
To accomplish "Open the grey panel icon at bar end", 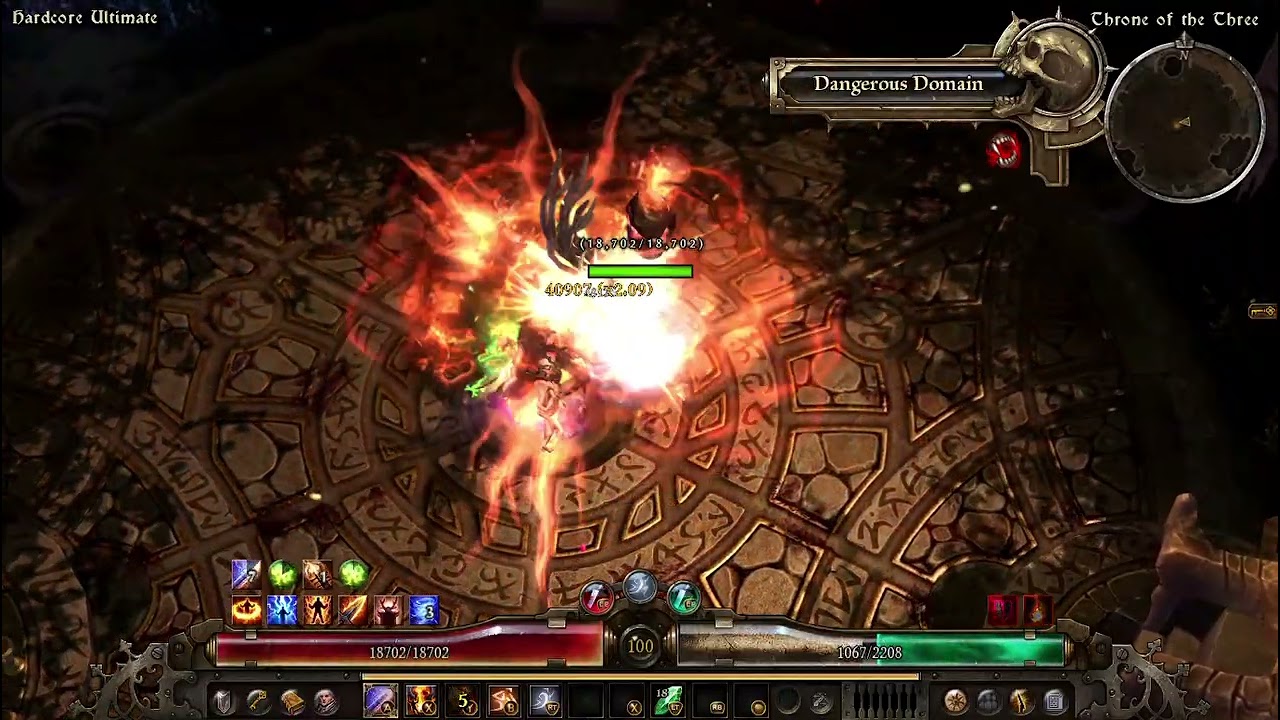I will [x=1054, y=701].
